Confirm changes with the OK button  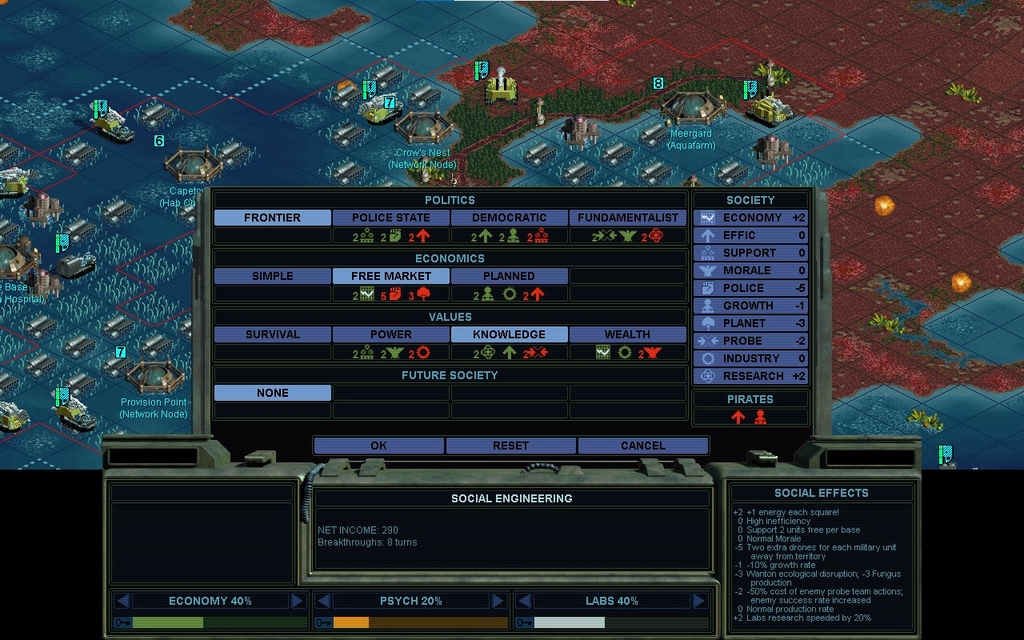click(378, 446)
